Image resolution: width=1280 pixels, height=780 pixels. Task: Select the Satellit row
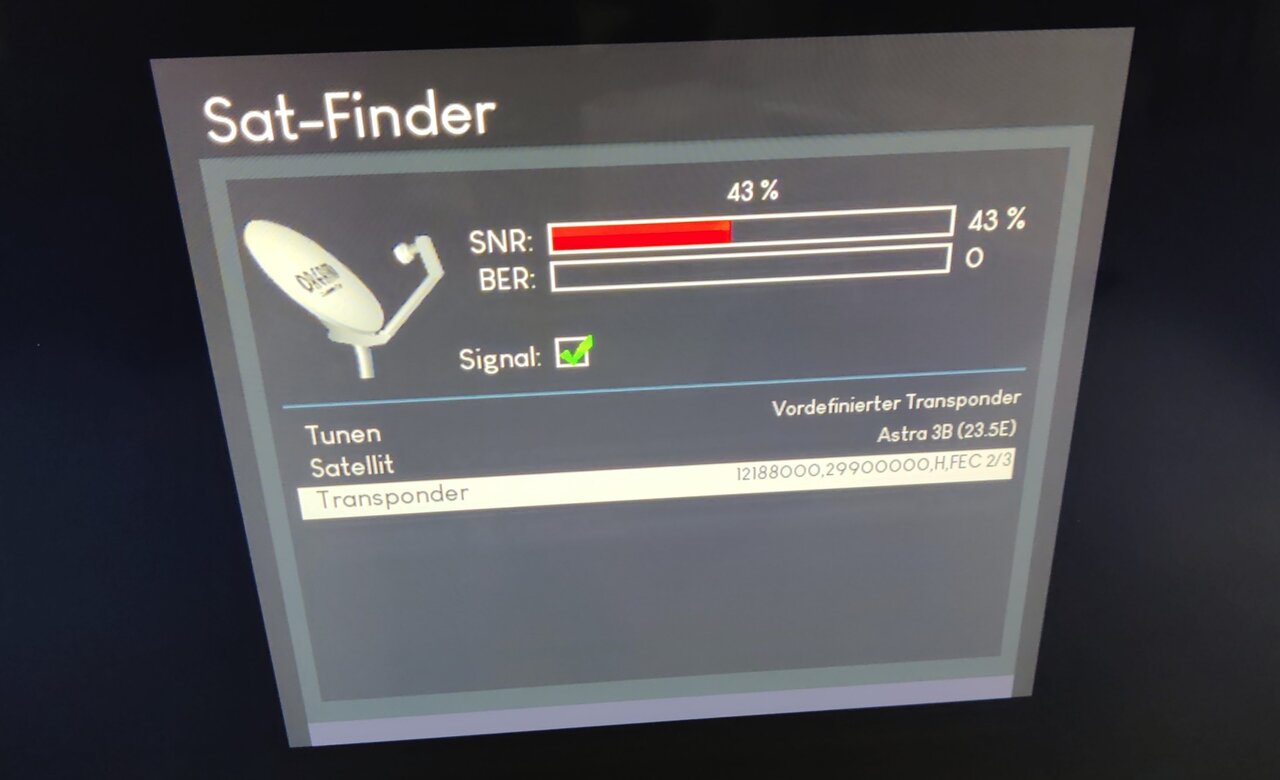click(x=352, y=465)
